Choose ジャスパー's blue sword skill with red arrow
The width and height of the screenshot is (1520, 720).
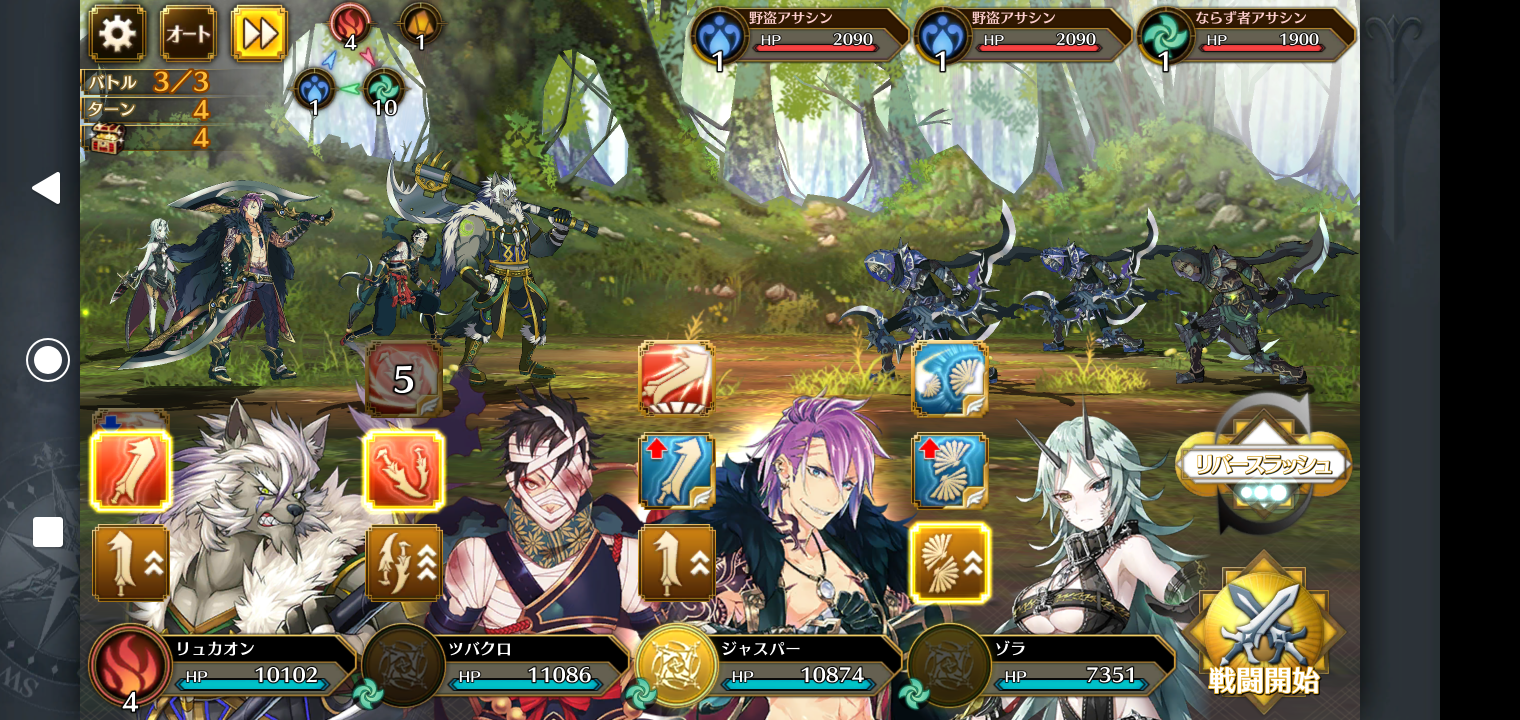coord(676,470)
